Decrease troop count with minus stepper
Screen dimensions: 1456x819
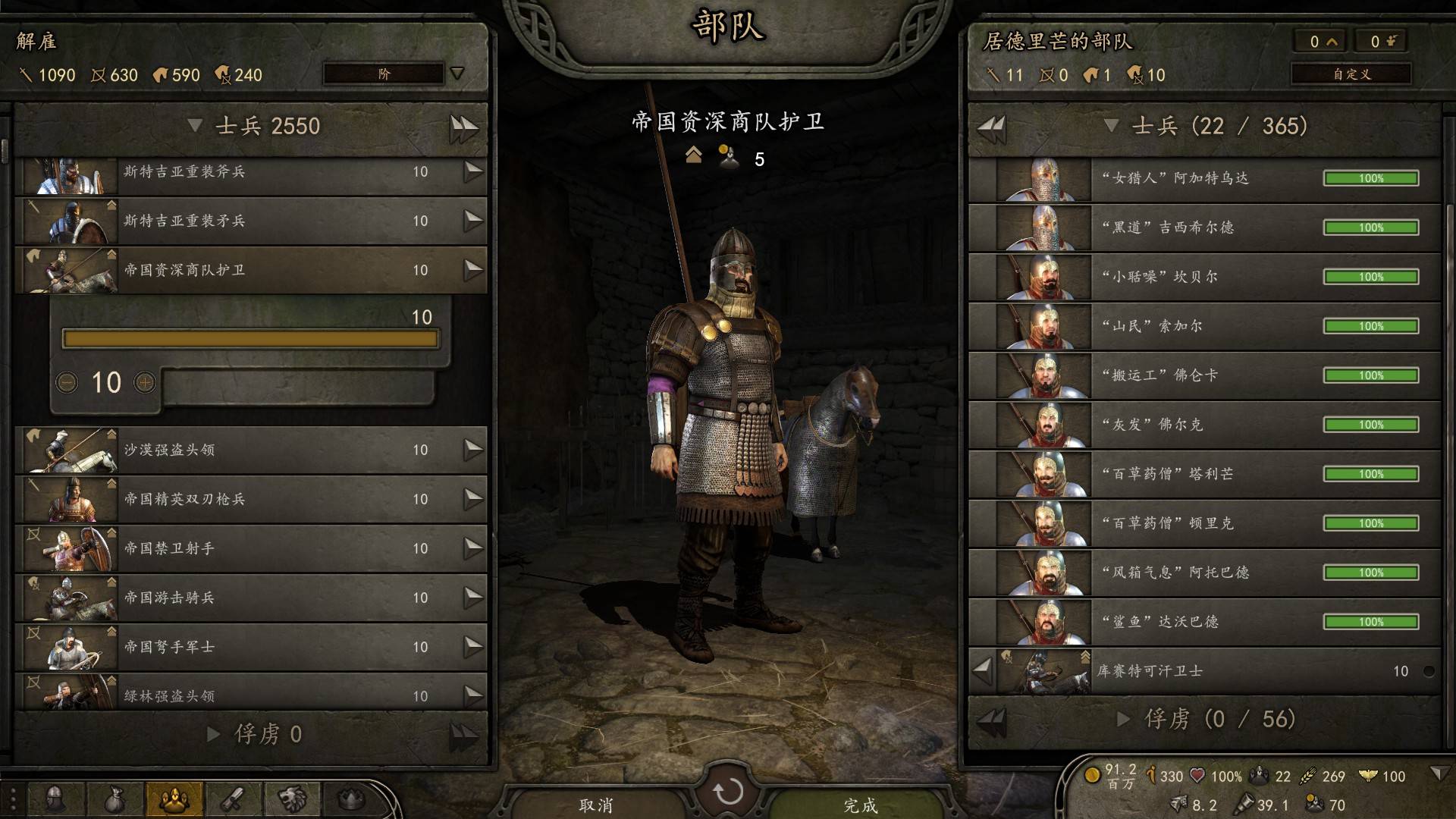click(67, 382)
